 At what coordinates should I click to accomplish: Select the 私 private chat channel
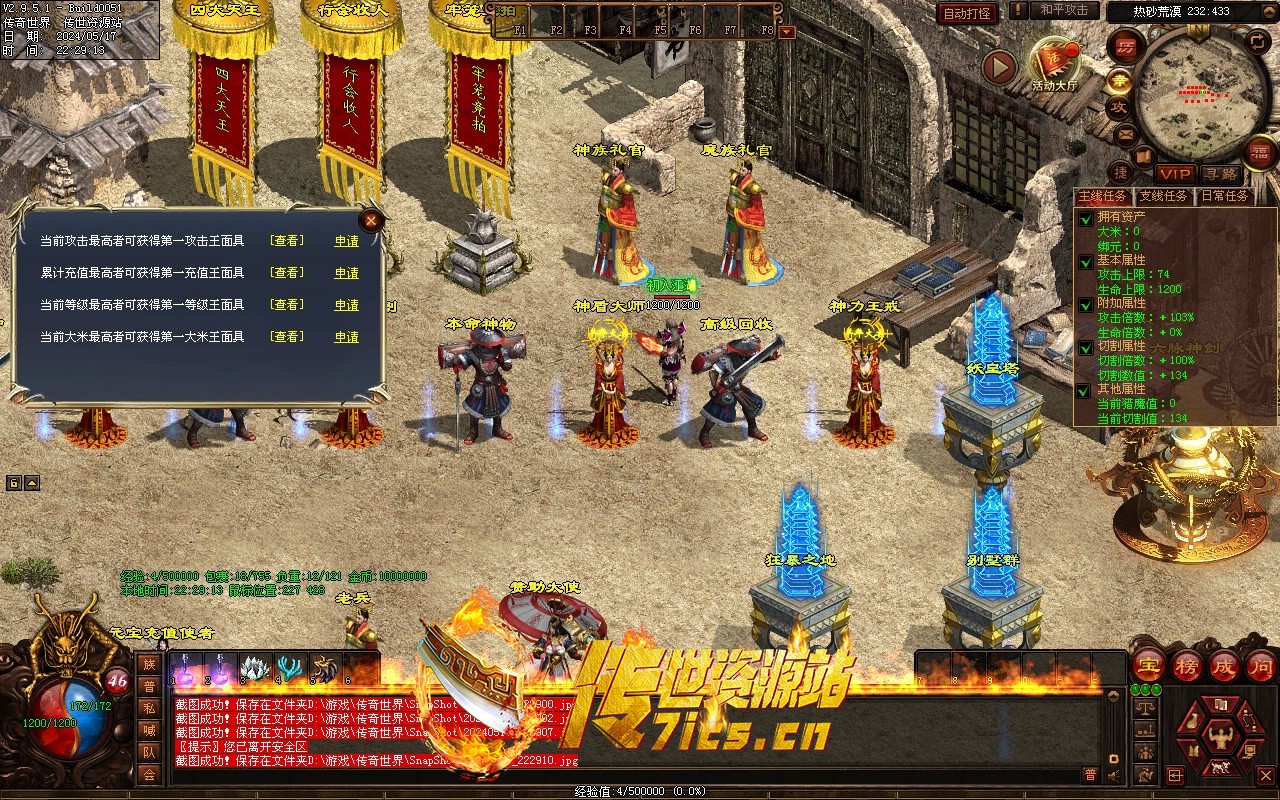(148, 707)
